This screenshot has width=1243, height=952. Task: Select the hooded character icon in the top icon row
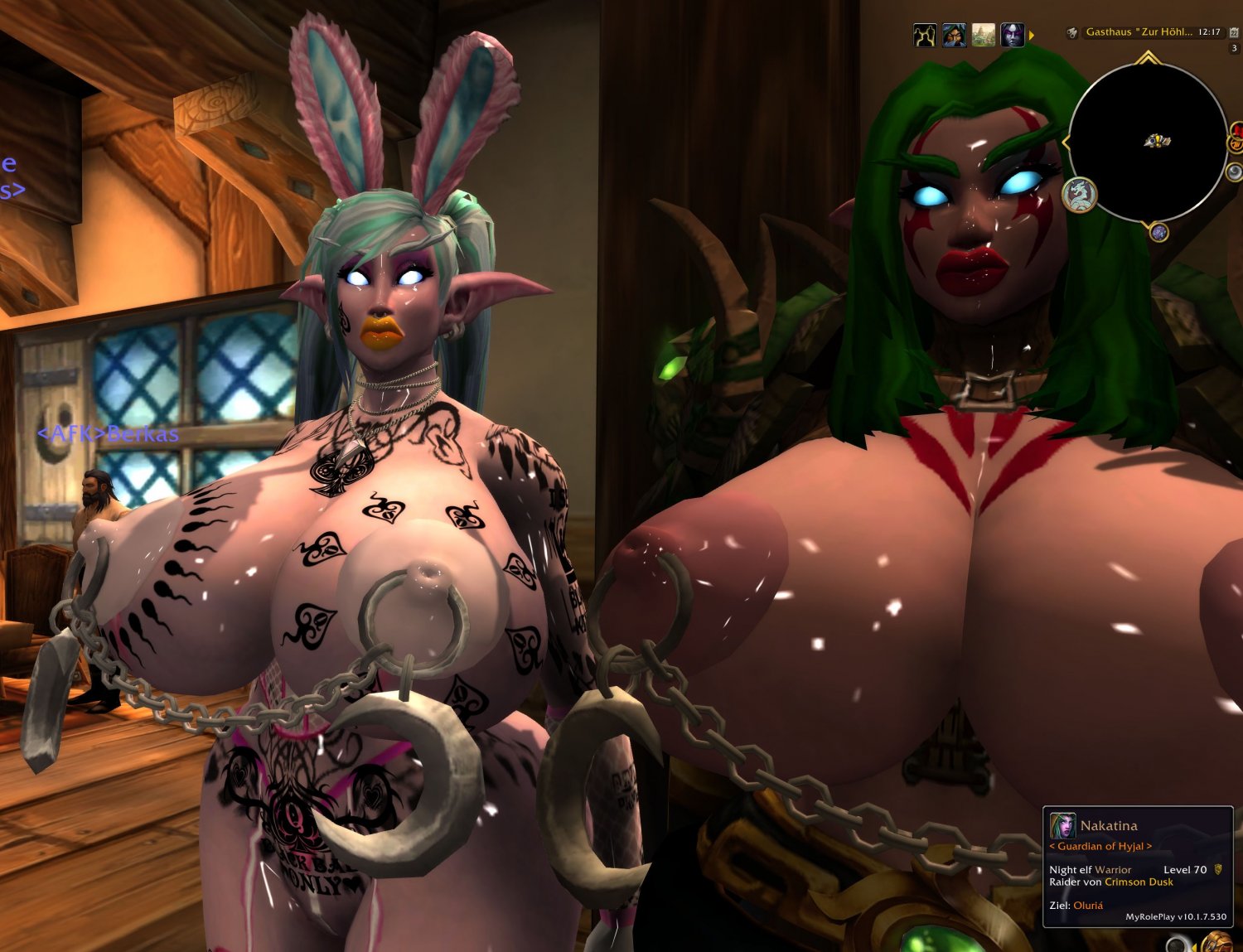(954, 32)
